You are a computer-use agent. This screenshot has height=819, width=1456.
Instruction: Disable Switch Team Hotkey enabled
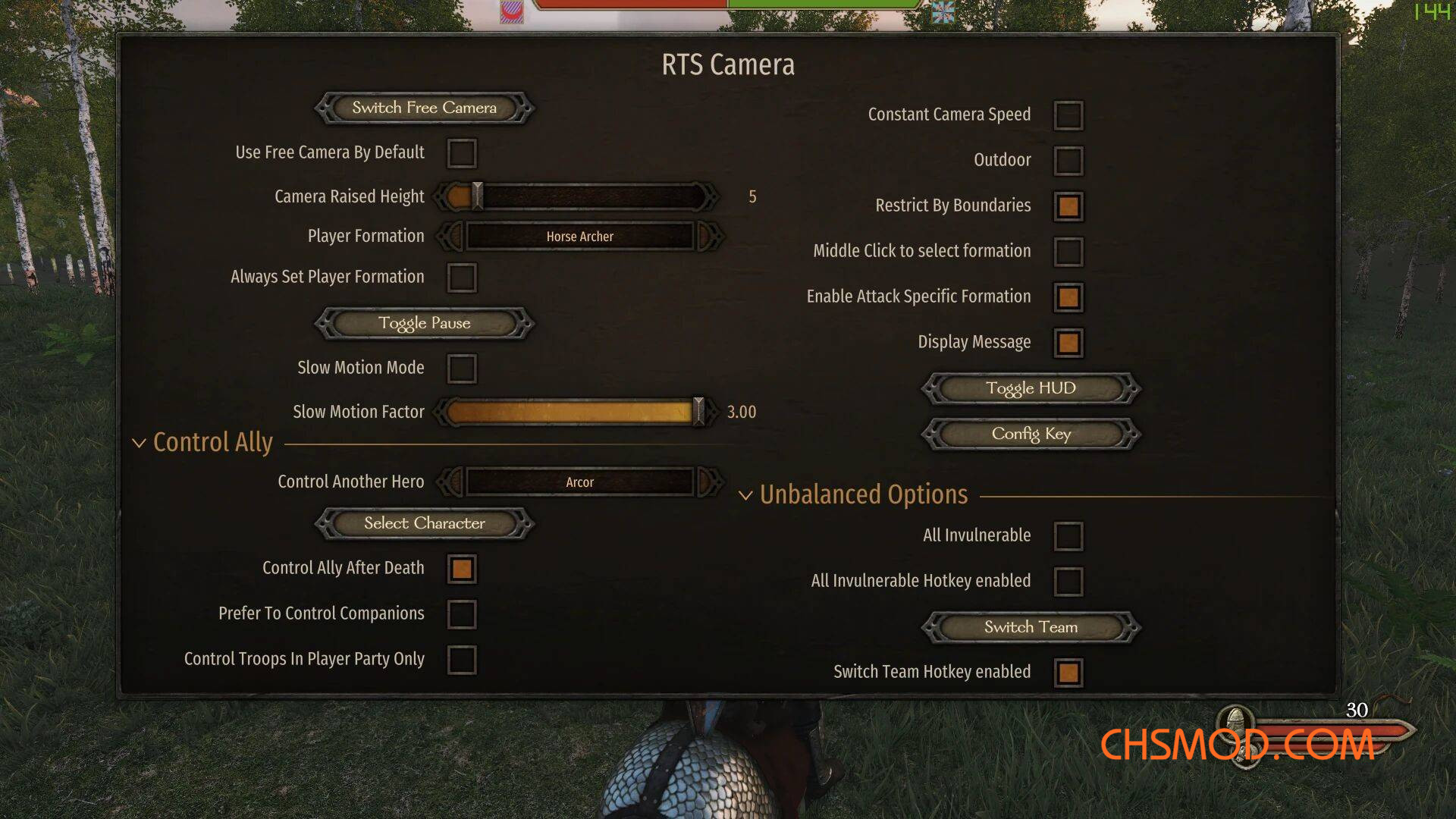(x=1068, y=672)
